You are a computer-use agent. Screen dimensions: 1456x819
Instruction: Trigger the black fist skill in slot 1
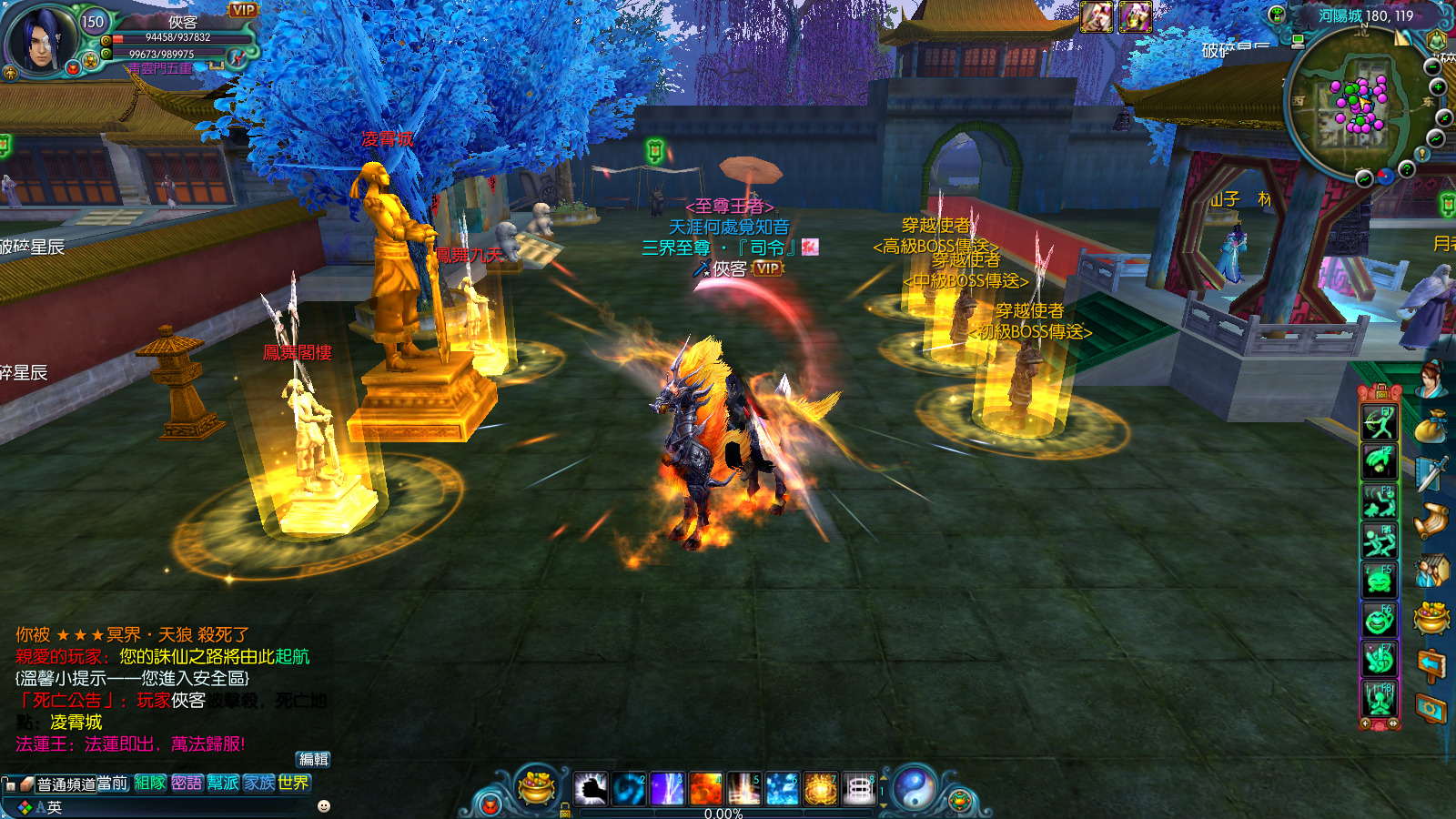click(591, 789)
